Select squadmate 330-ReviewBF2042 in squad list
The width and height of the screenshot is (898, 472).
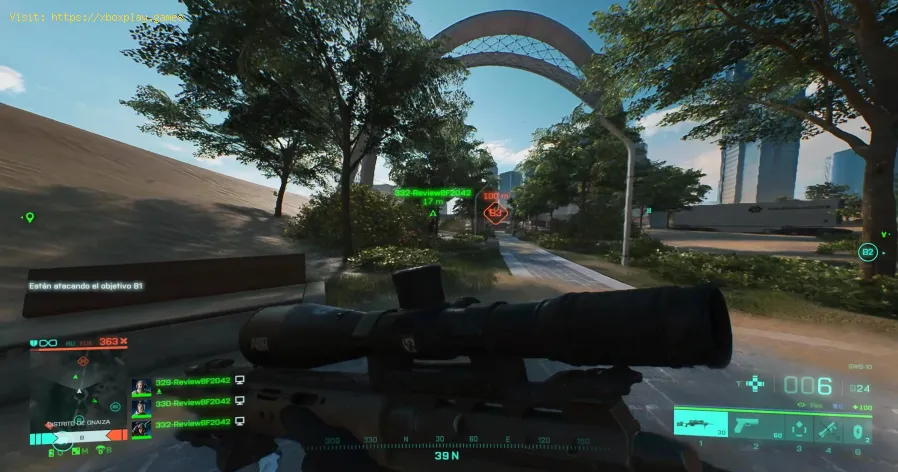pos(185,403)
